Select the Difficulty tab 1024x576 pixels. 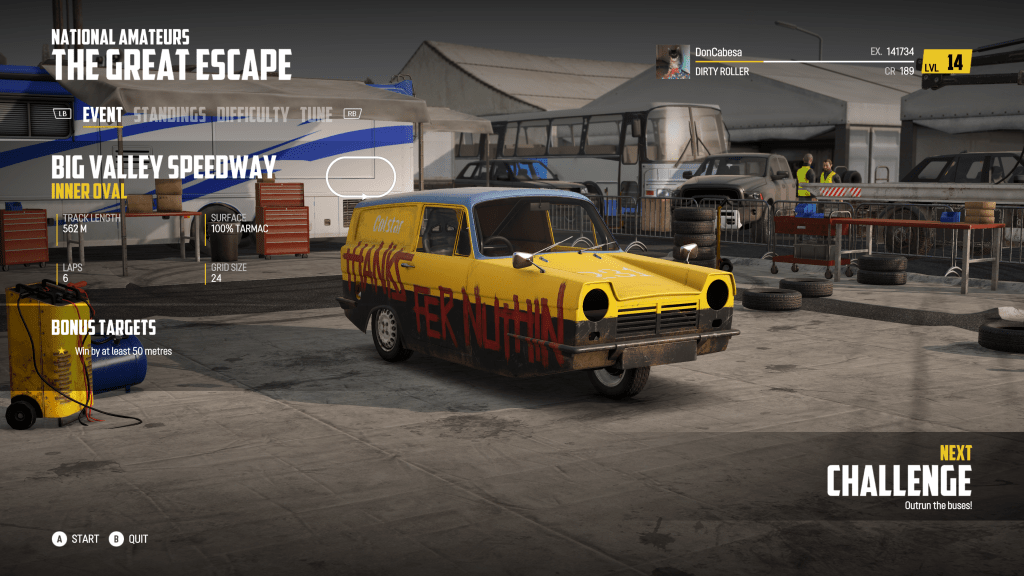click(253, 115)
